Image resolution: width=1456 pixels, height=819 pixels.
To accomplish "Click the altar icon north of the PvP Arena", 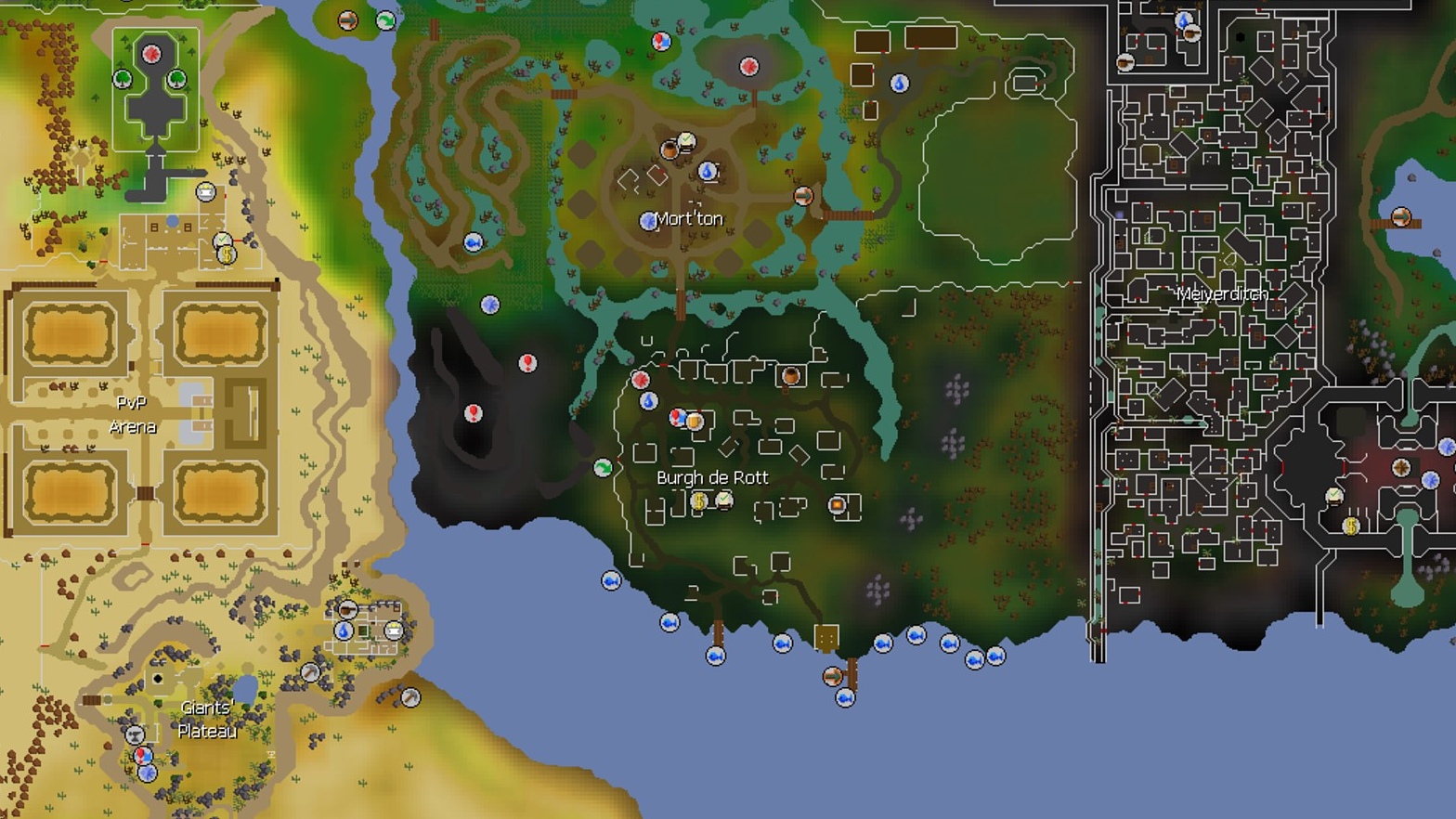I will coord(205,192).
